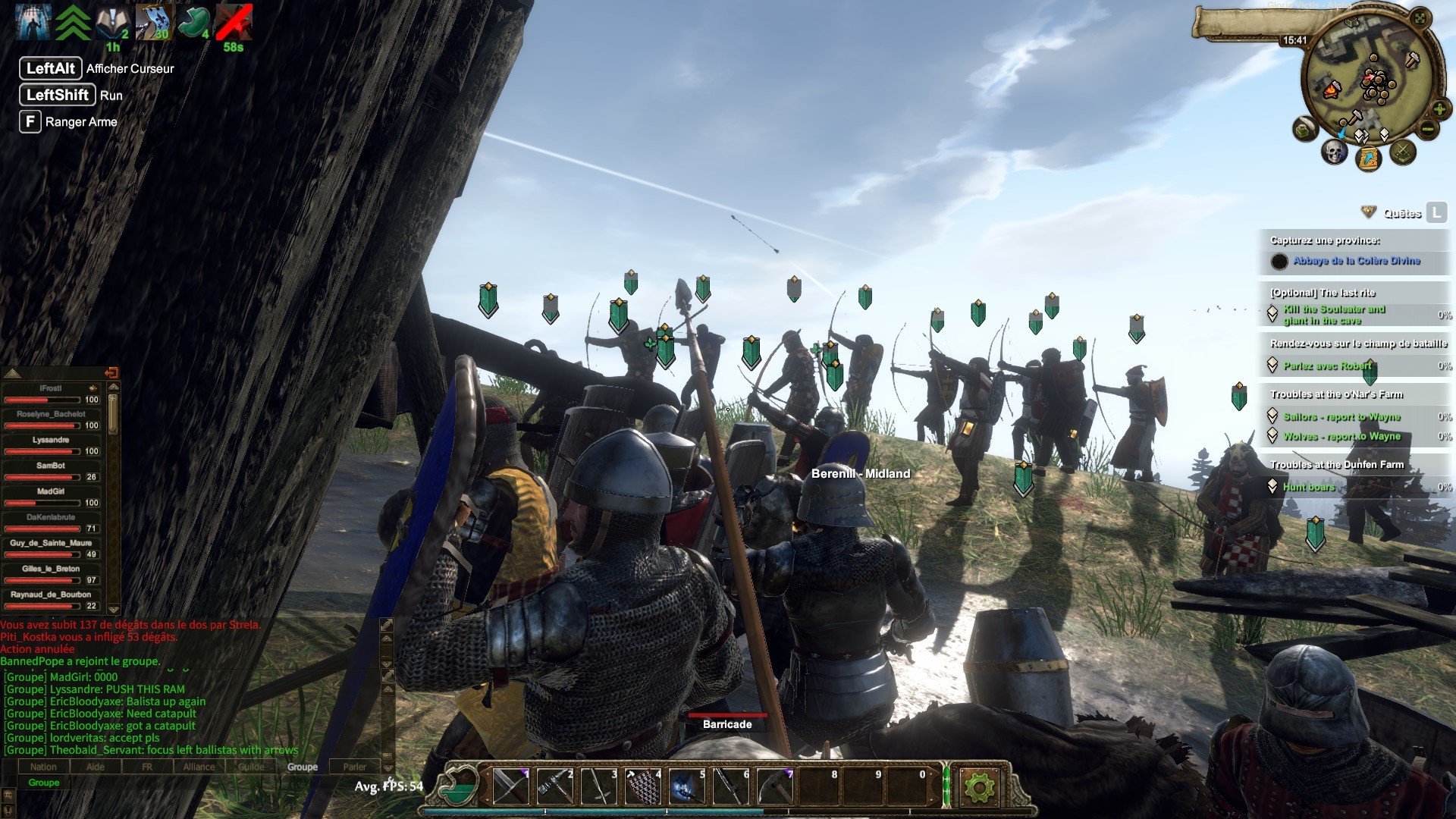
Task: Click the skull icon below the minimap
Action: click(1333, 152)
